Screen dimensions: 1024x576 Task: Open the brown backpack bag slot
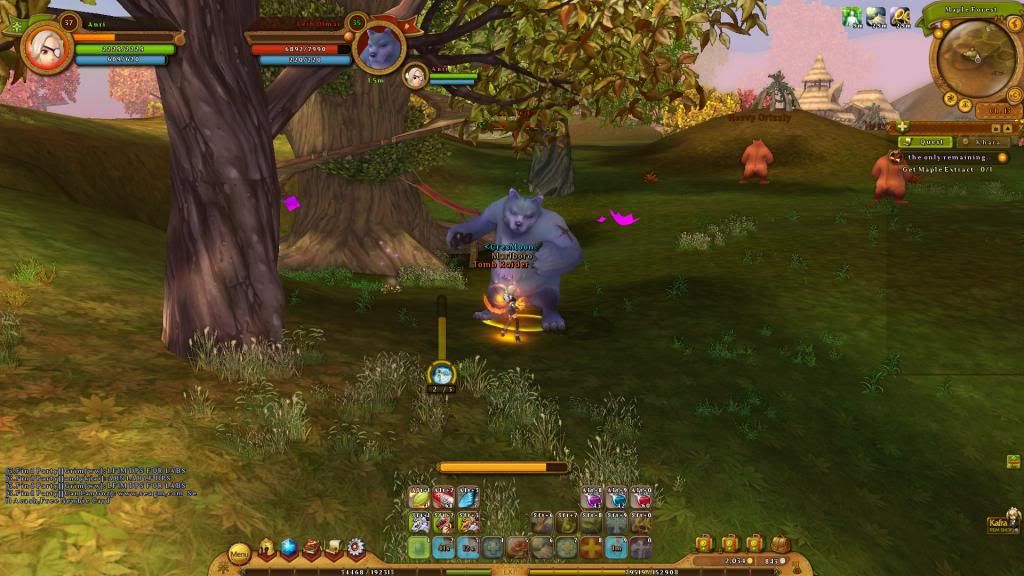[x=780, y=544]
